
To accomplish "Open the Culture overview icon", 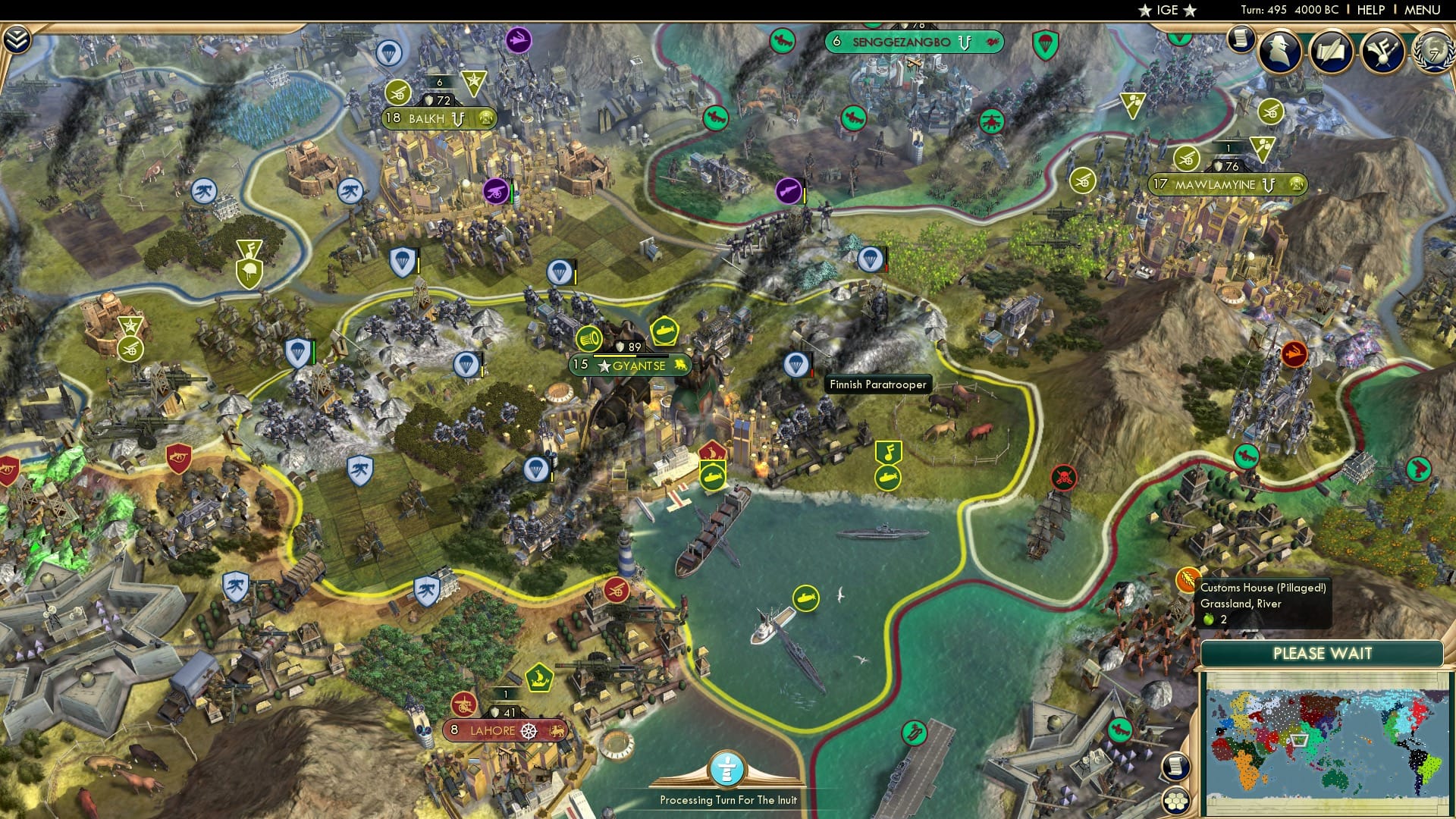I will (x=1382, y=50).
